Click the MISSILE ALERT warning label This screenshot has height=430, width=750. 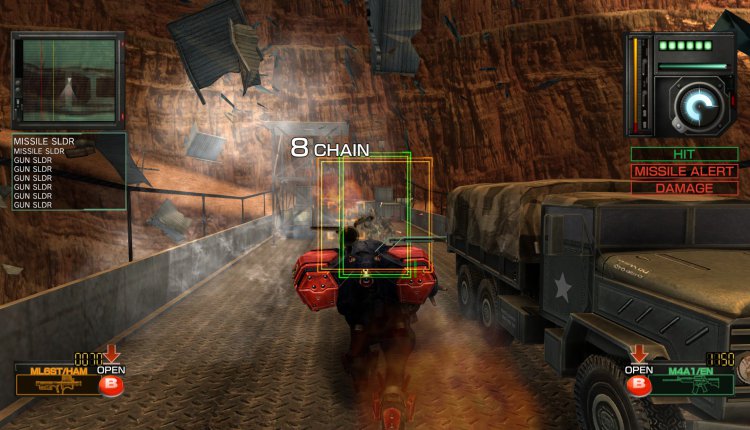pyautogui.click(x=685, y=171)
